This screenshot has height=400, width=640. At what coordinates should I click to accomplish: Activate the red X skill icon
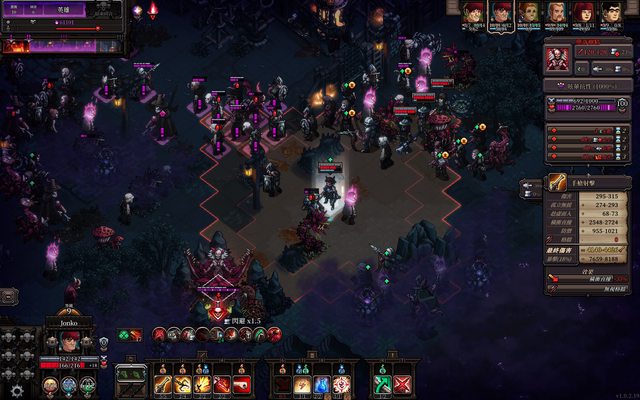(402, 384)
